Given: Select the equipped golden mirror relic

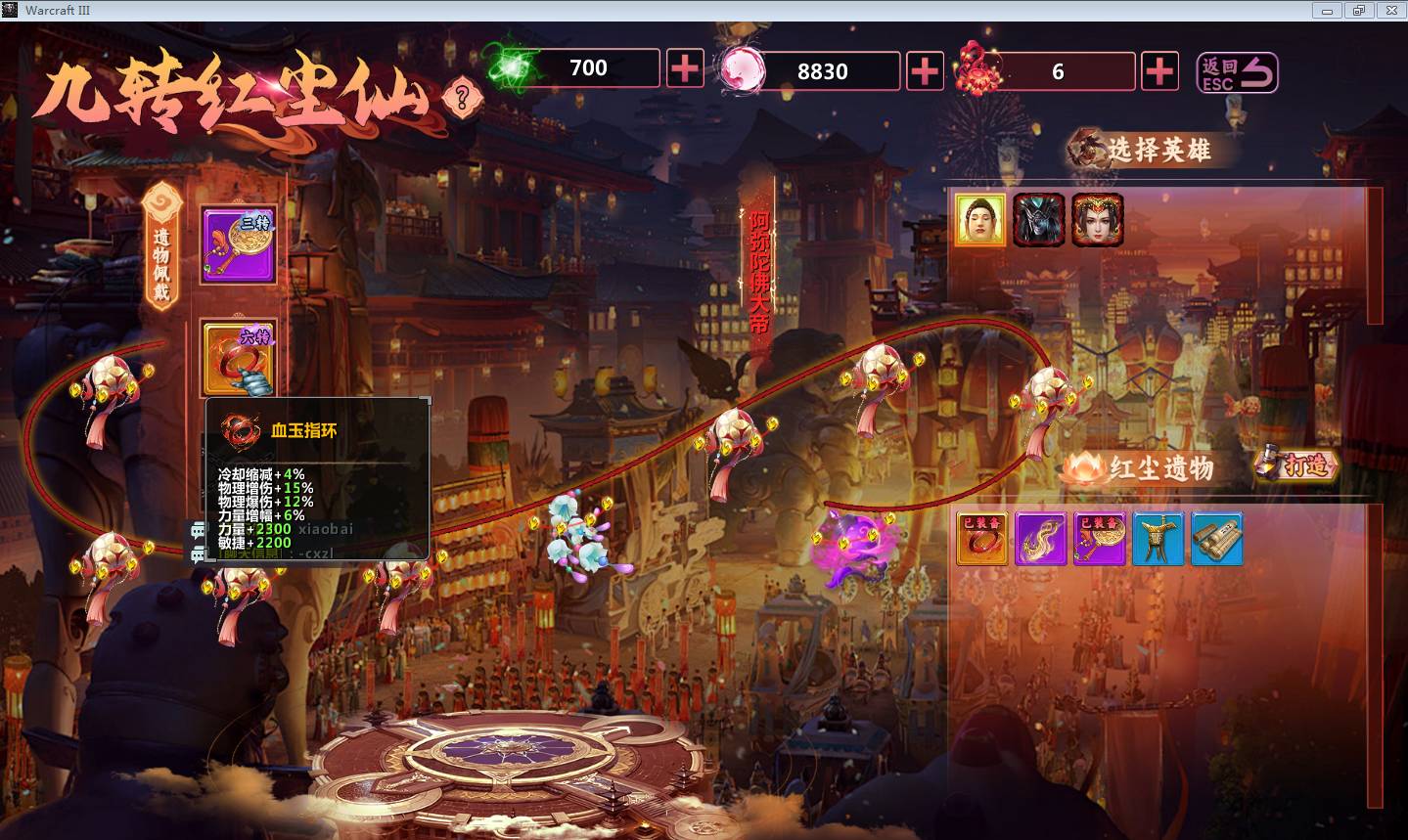Looking at the screenshot, I should [x=1099, y=539].
